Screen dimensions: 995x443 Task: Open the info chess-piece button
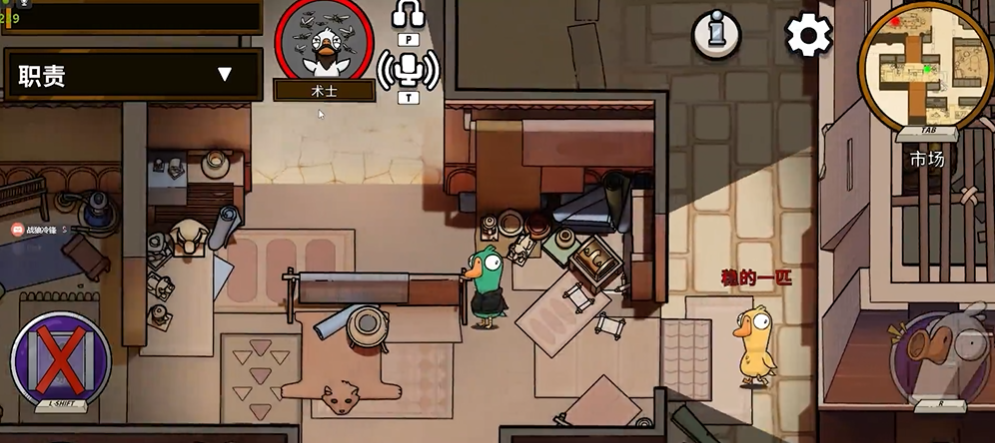click(716, 35)
